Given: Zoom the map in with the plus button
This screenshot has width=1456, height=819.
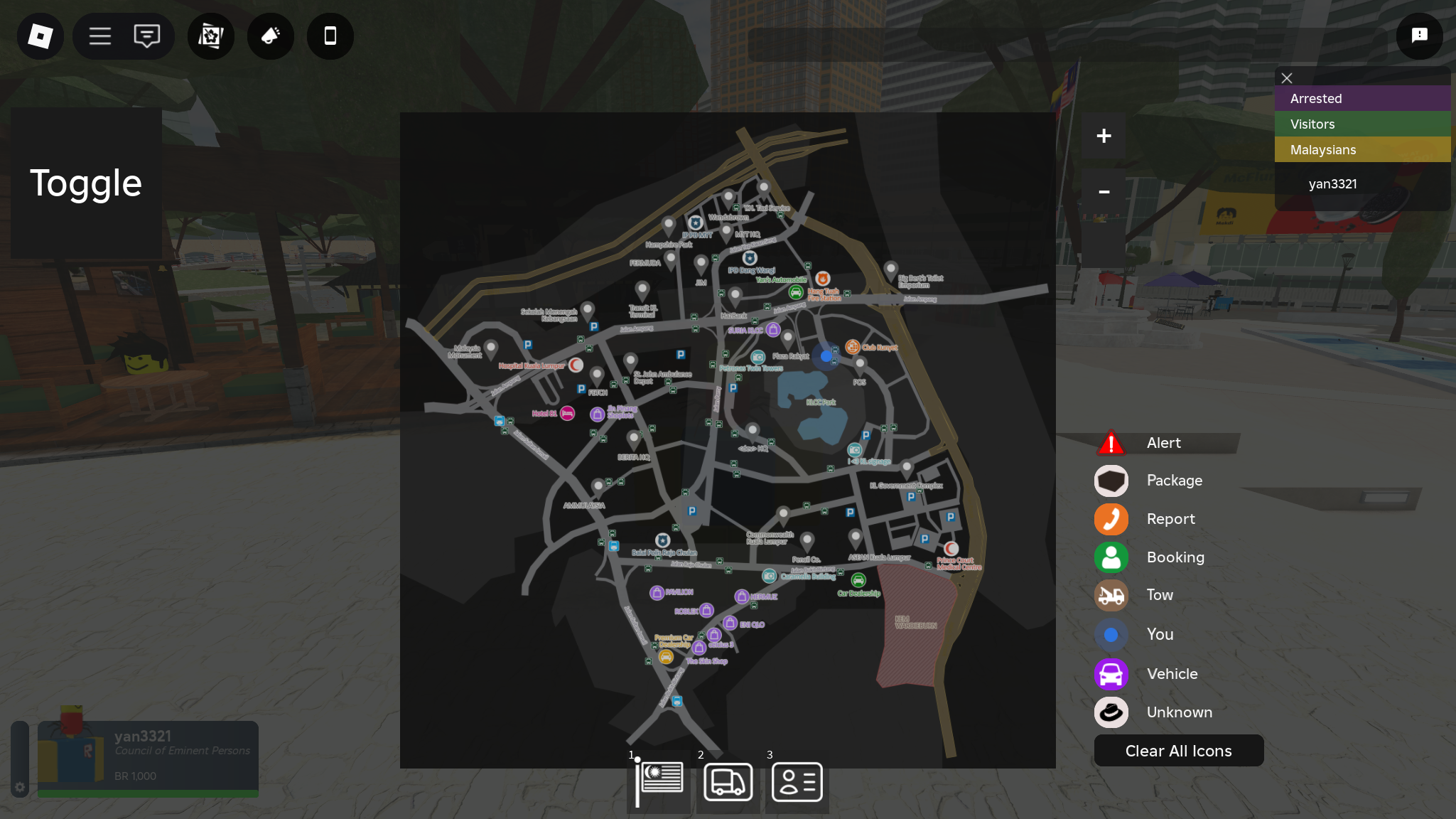Looking at the screenshot, I should tap(1104, 135).
